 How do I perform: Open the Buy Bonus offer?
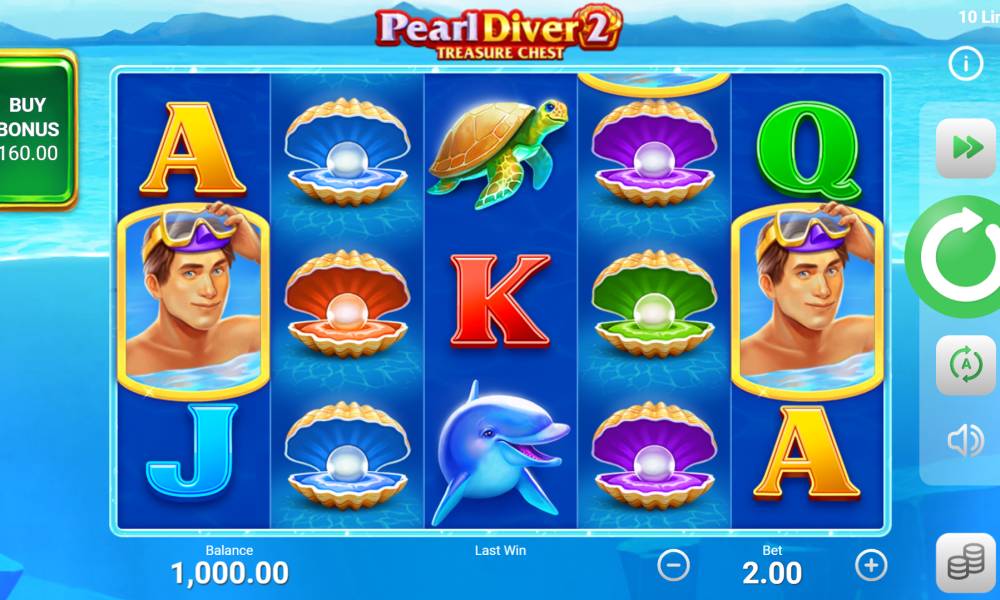click(35, 130)
